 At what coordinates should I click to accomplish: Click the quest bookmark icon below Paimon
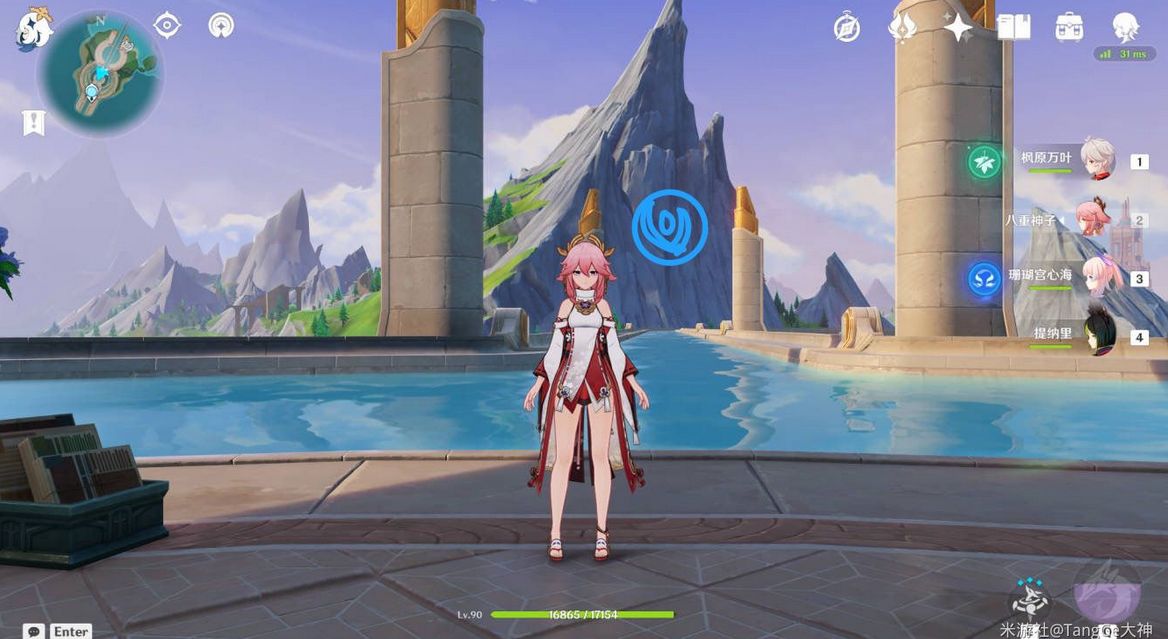[34, 122]
